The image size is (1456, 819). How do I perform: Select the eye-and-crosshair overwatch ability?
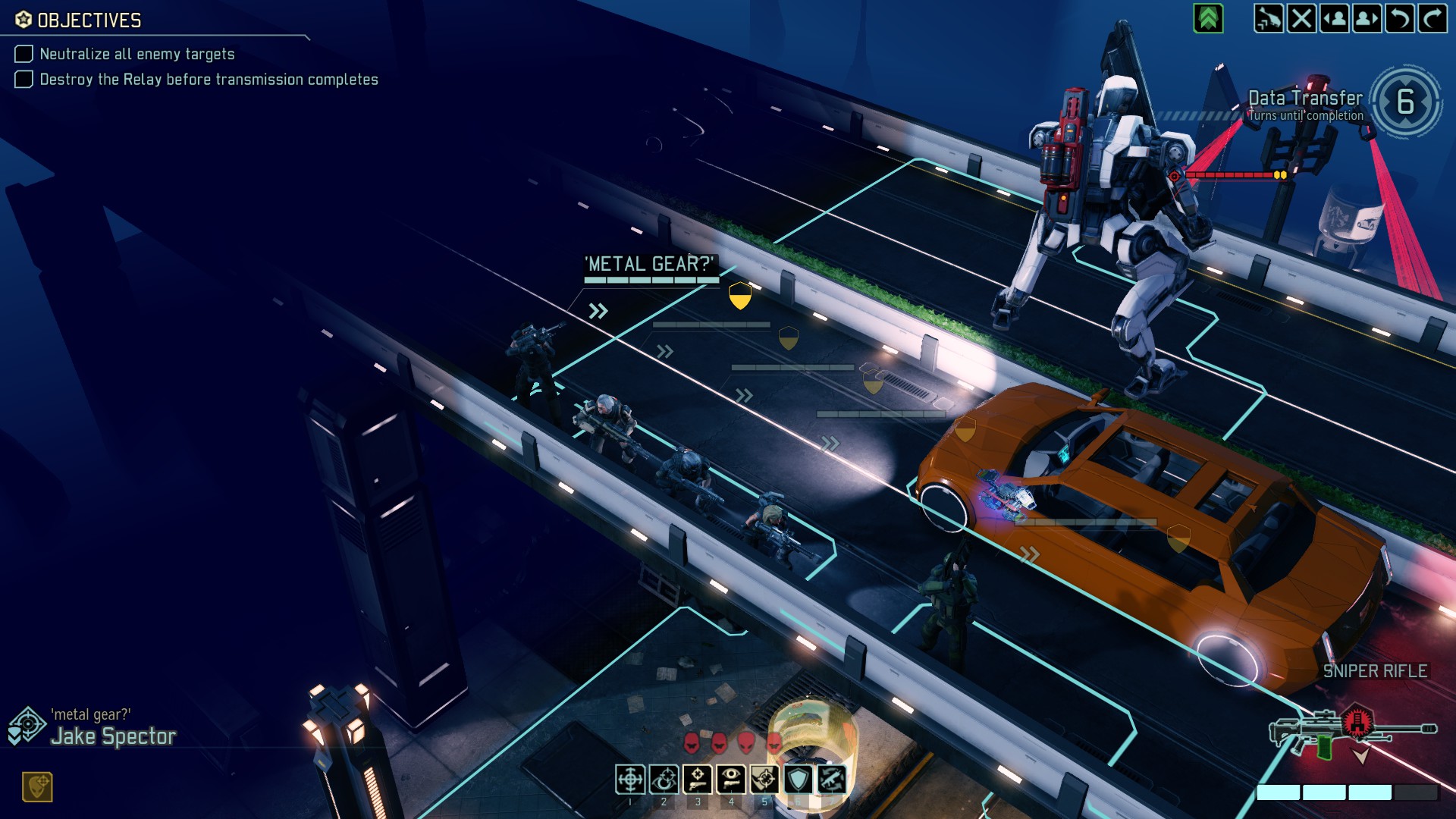664,779
